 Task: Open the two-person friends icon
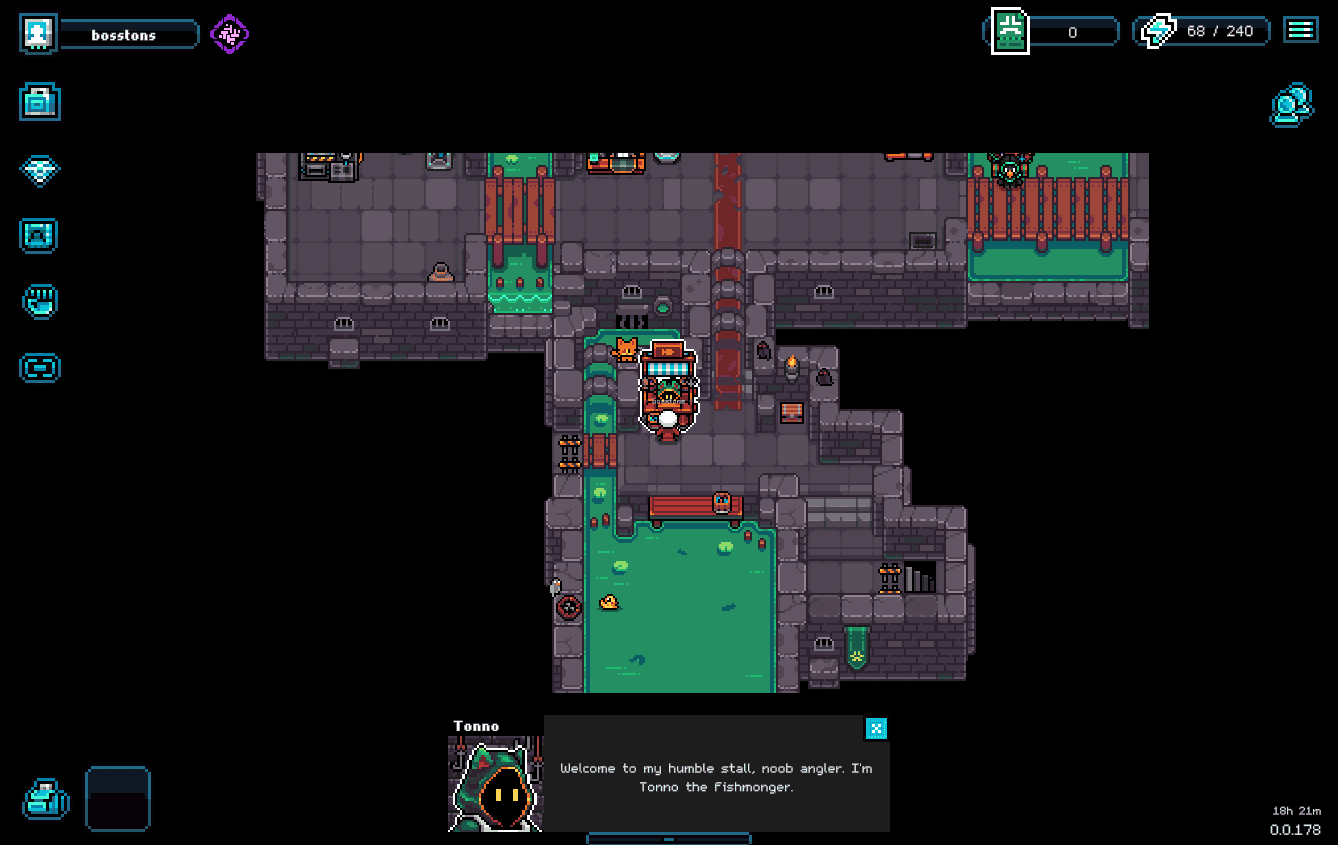point(1291,104)
